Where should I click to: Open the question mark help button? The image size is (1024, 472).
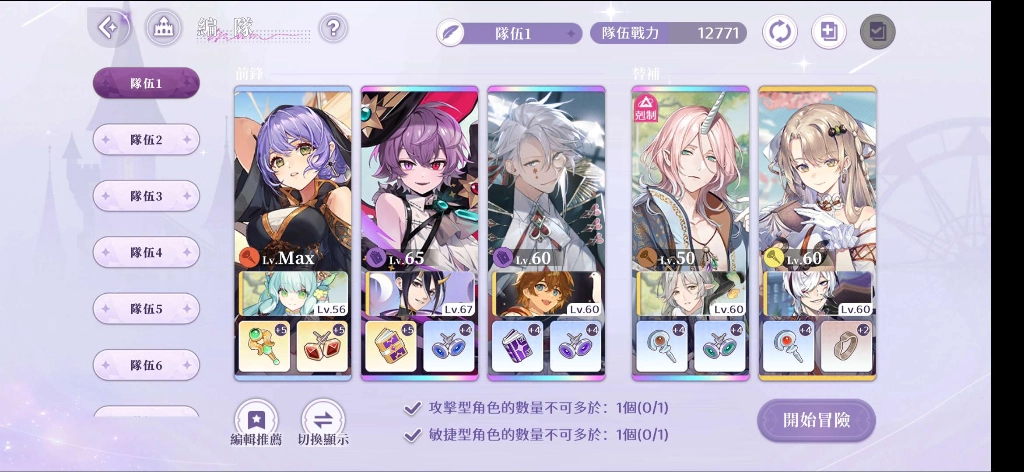(x=333, y=27)
